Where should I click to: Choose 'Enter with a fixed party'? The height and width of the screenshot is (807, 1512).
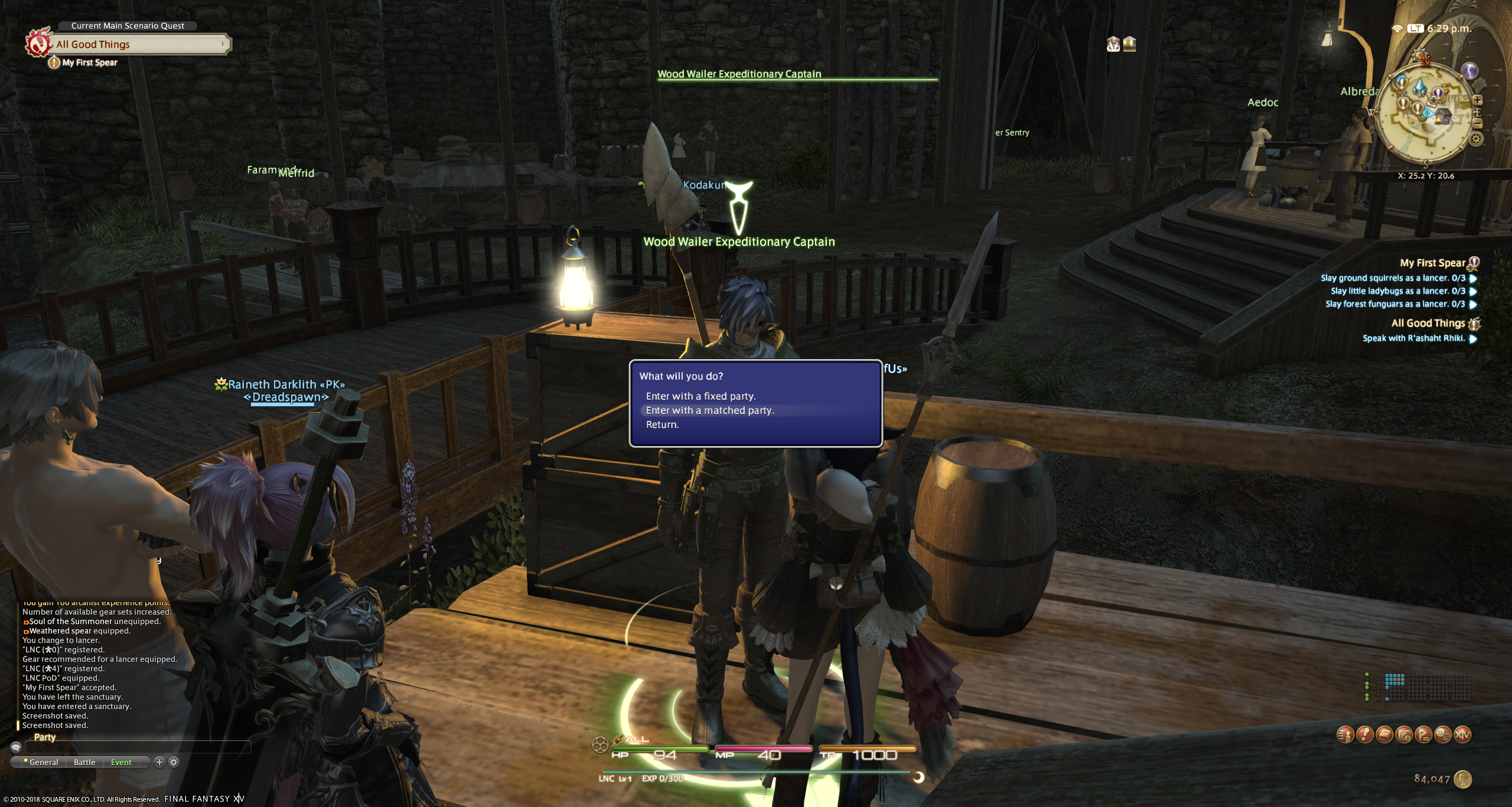pos(700,396)
